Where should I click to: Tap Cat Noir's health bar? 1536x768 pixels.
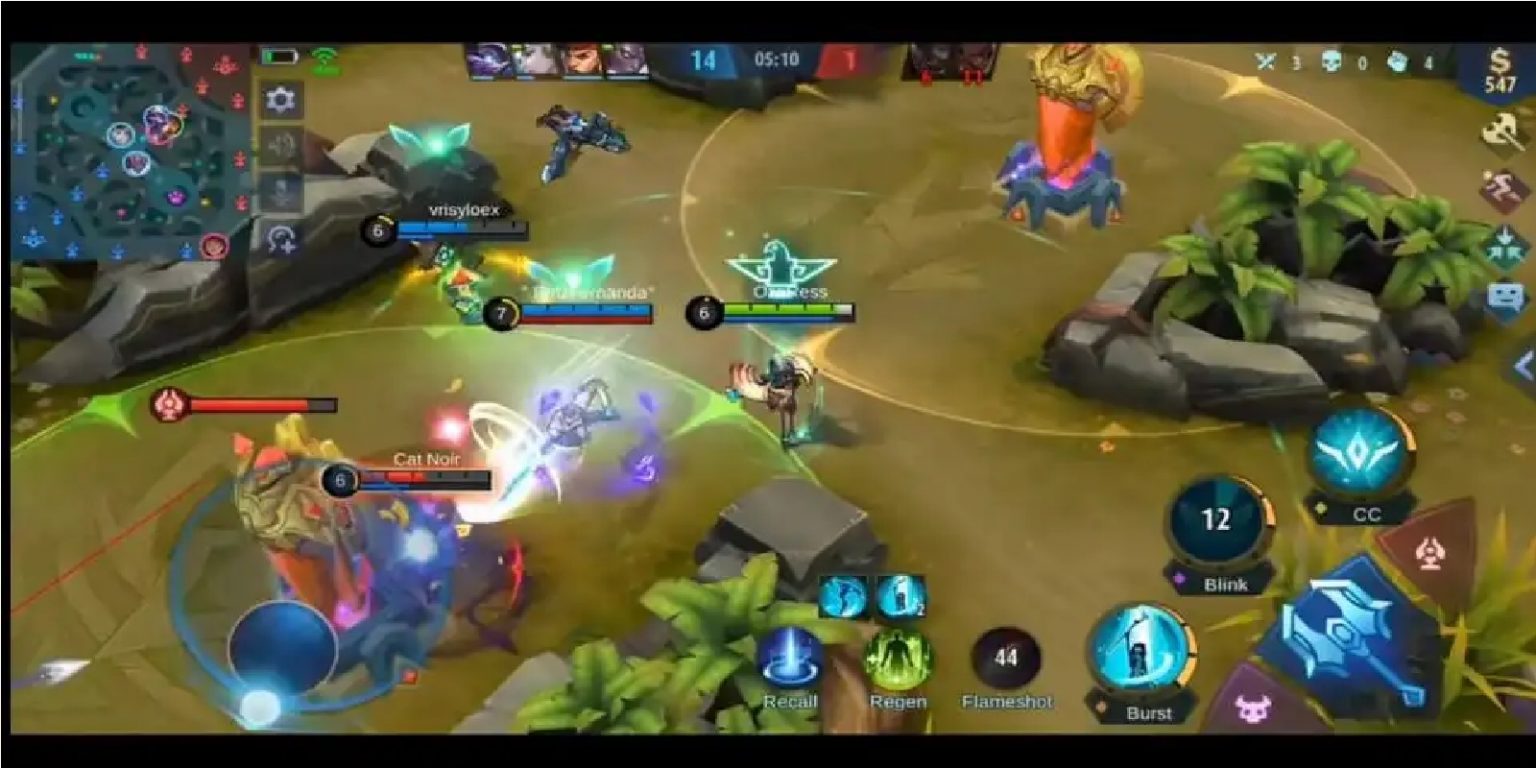coord(432,478)
